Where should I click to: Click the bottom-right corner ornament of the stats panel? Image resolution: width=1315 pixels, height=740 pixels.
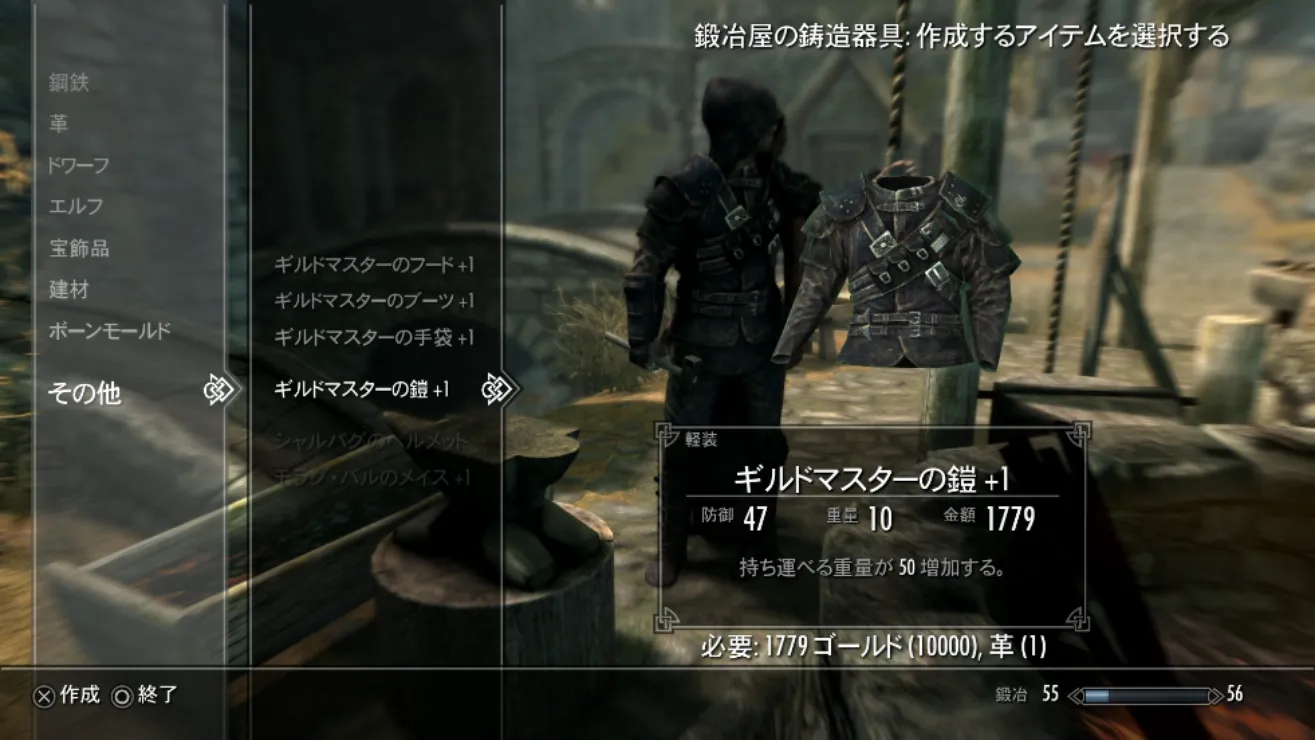pos(1079,618)
